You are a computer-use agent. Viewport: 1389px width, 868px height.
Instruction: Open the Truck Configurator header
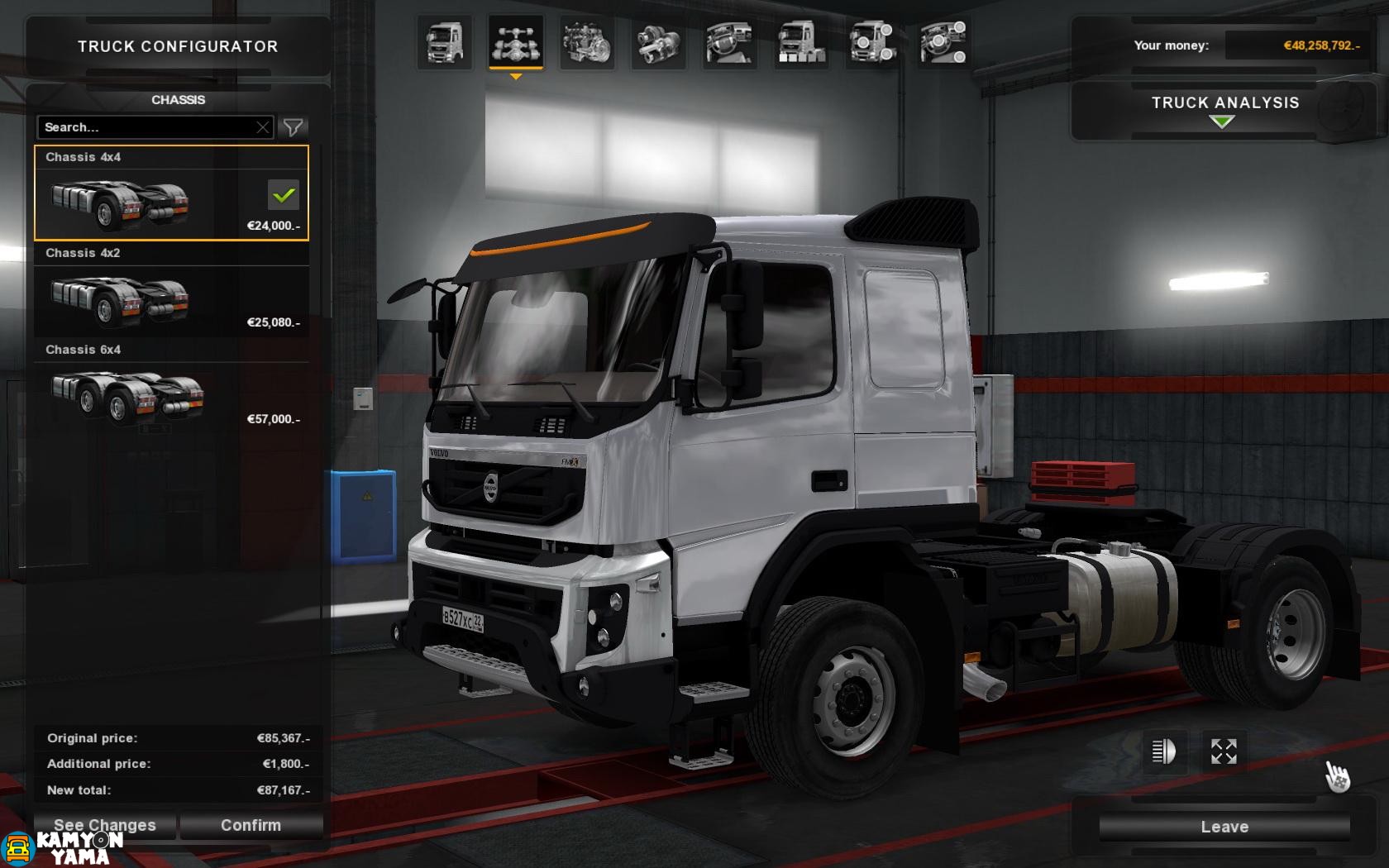[x=178, y=46]
